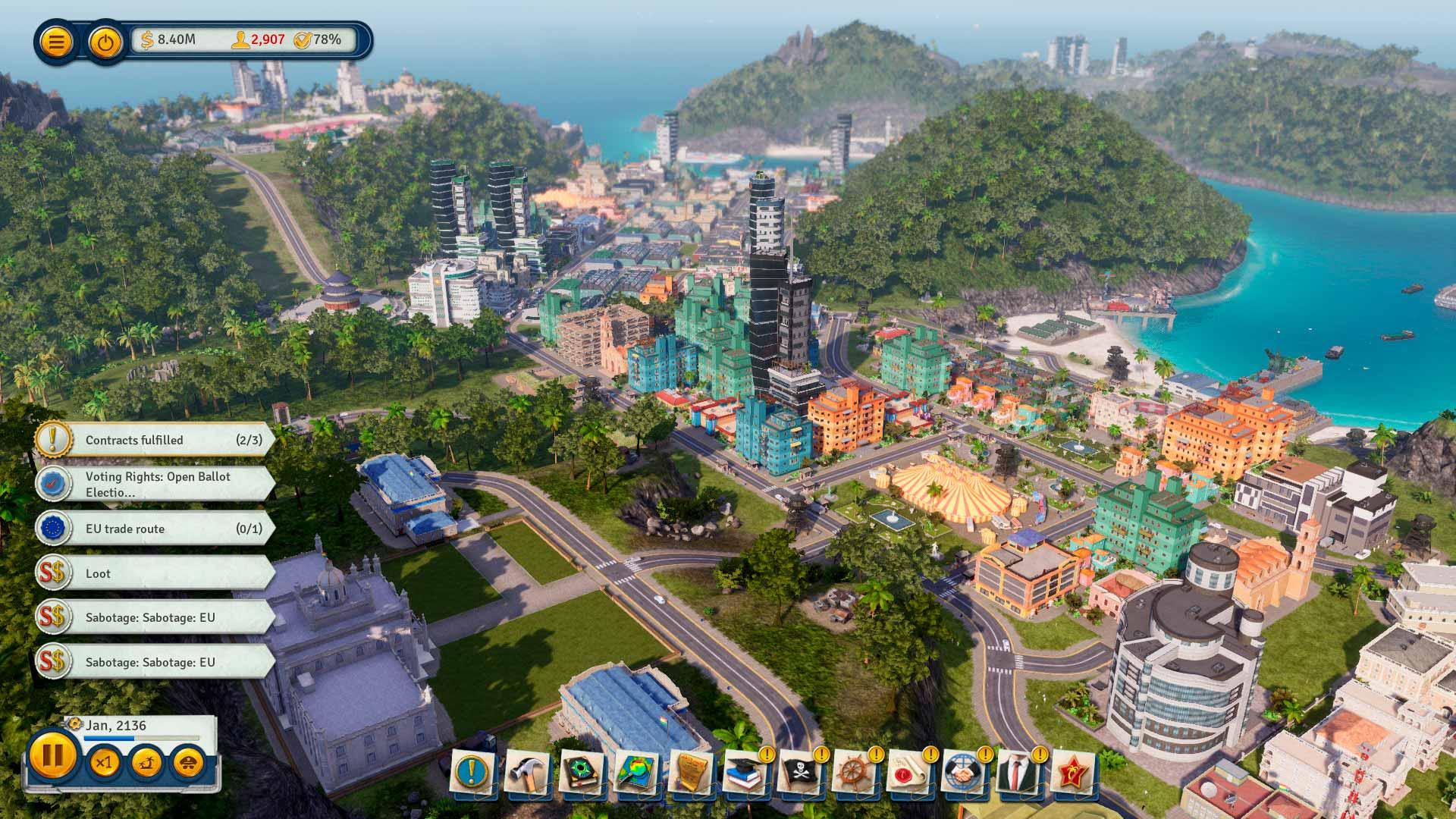This screenshot has height=819, width=1456.
Task: Click the military cap round button
Action: tap(189, 761)
